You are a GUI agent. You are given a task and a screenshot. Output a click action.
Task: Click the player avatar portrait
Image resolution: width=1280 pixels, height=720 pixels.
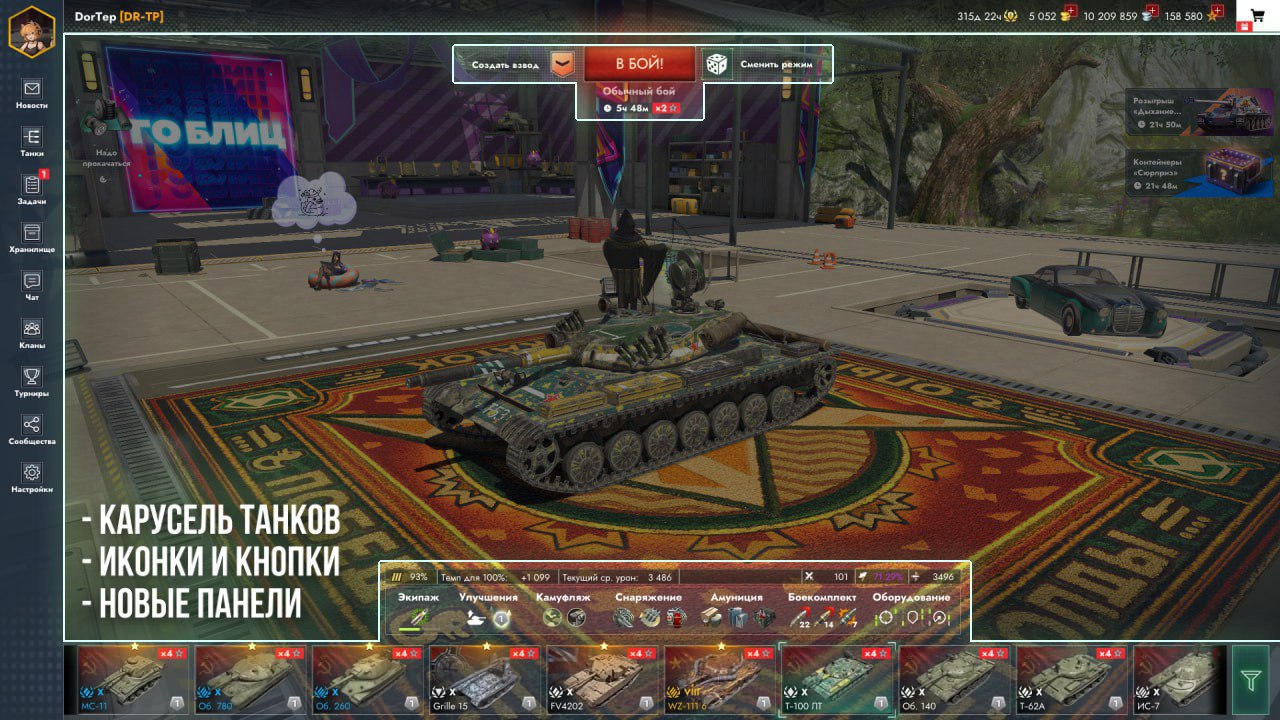[x=31, y=31]
